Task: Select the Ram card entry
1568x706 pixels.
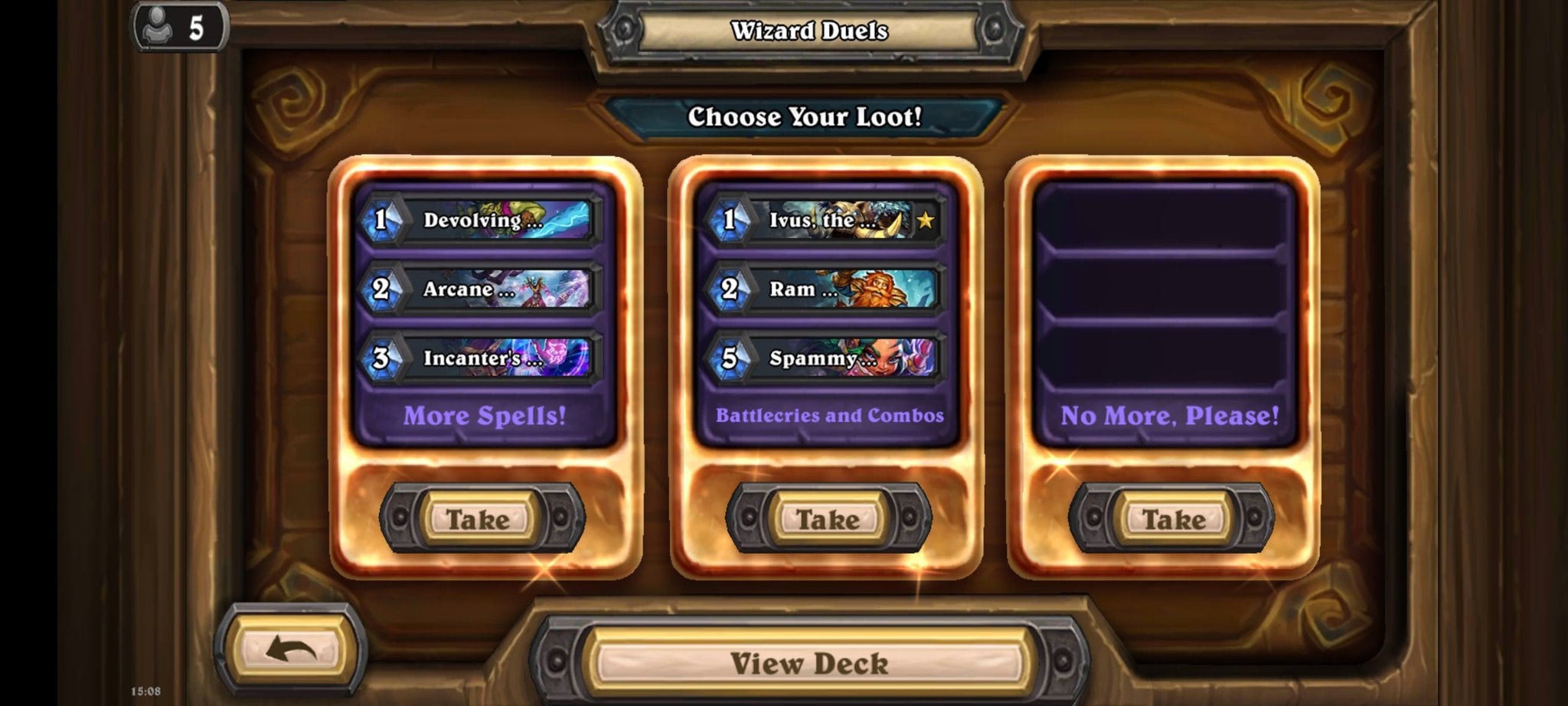Action: click(x=825, y=289)
